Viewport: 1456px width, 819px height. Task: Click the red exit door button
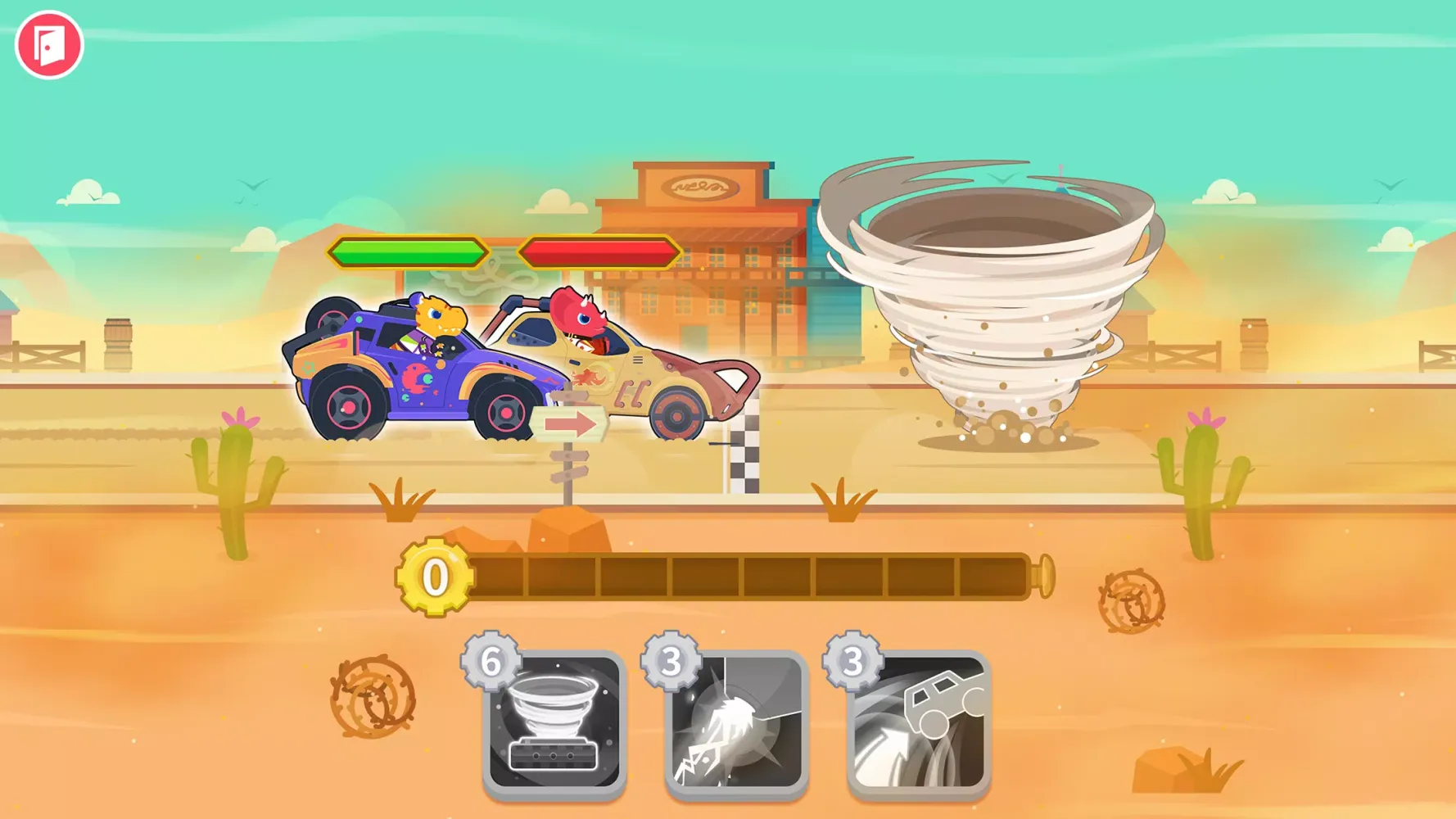pos(49,45)
